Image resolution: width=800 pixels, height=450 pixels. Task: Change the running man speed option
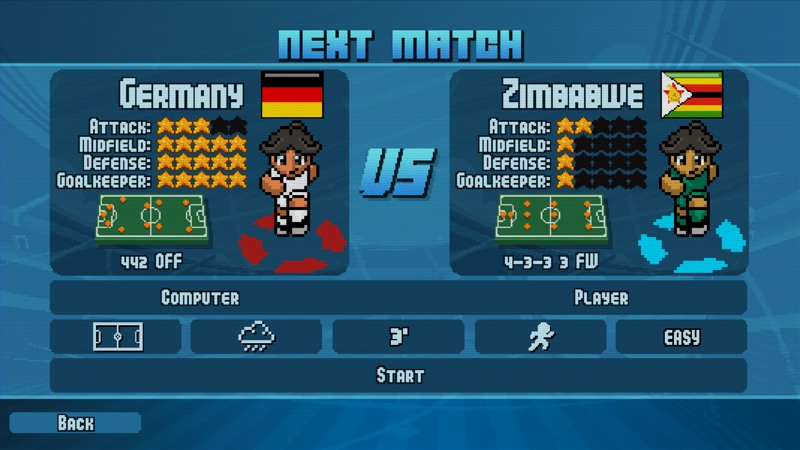point(540,337)
